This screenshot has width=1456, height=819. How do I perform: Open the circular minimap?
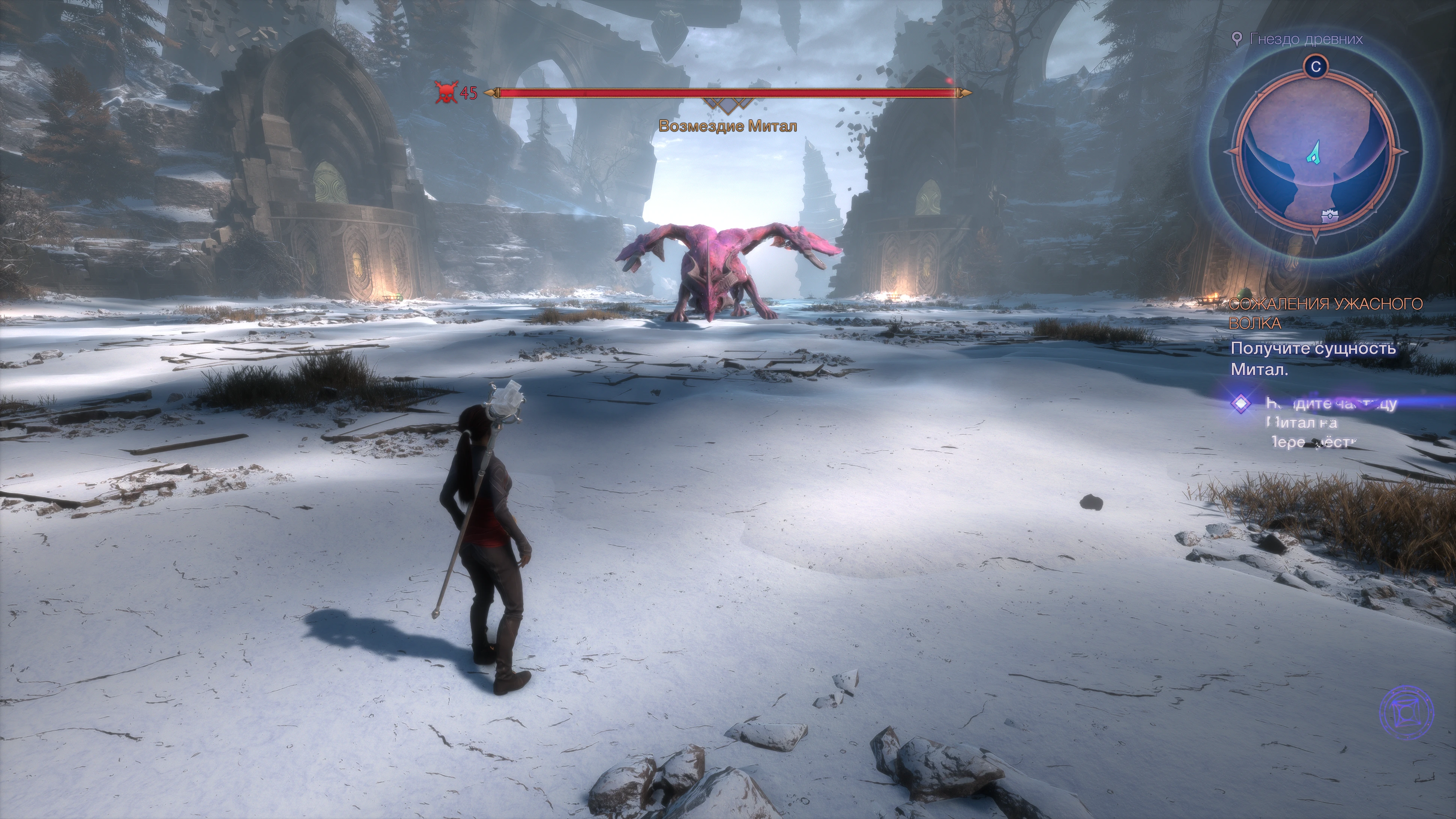tap(1315, 152)
